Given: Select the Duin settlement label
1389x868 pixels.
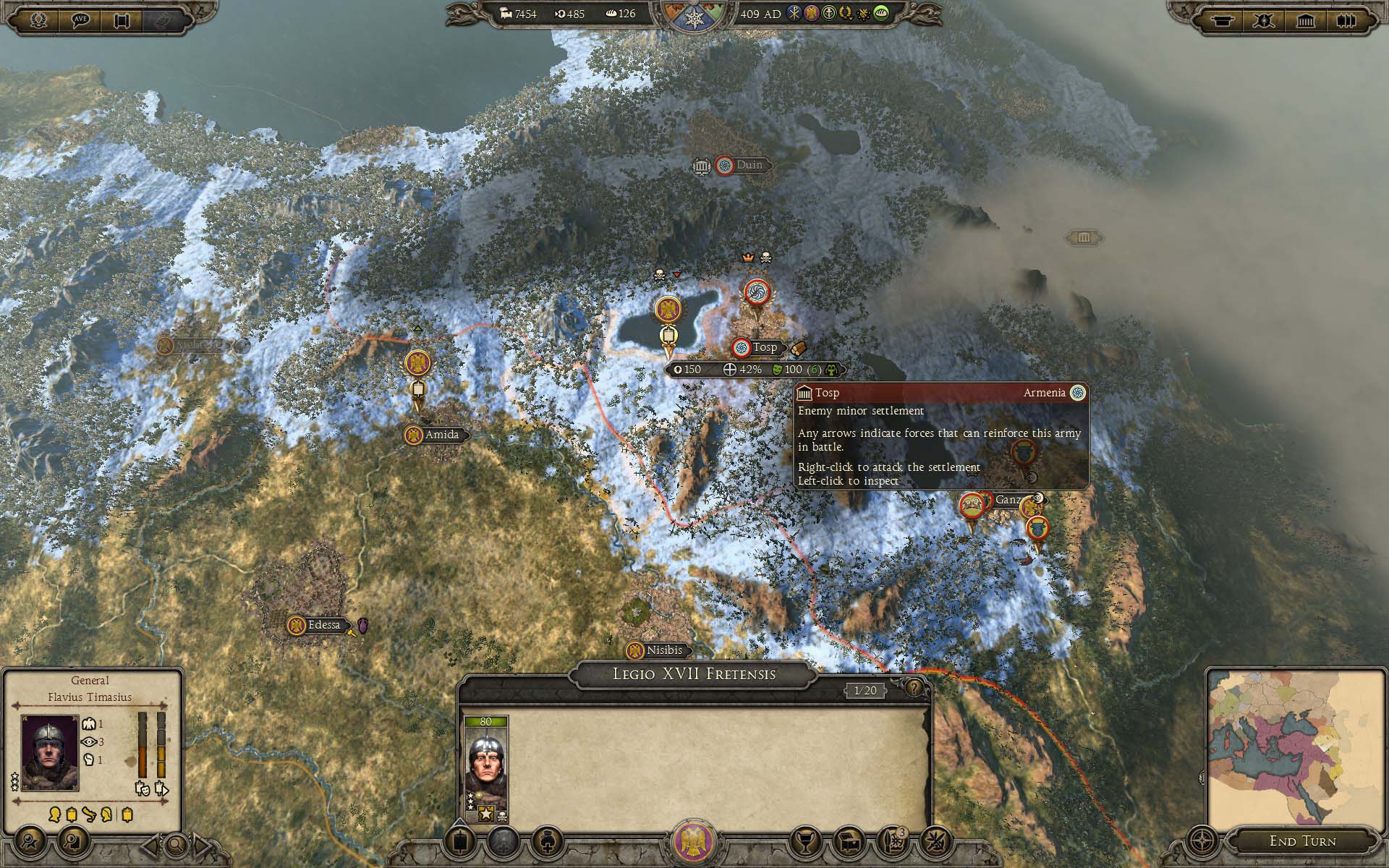Looking at the screenshot, I should click(x=749, y=165).
